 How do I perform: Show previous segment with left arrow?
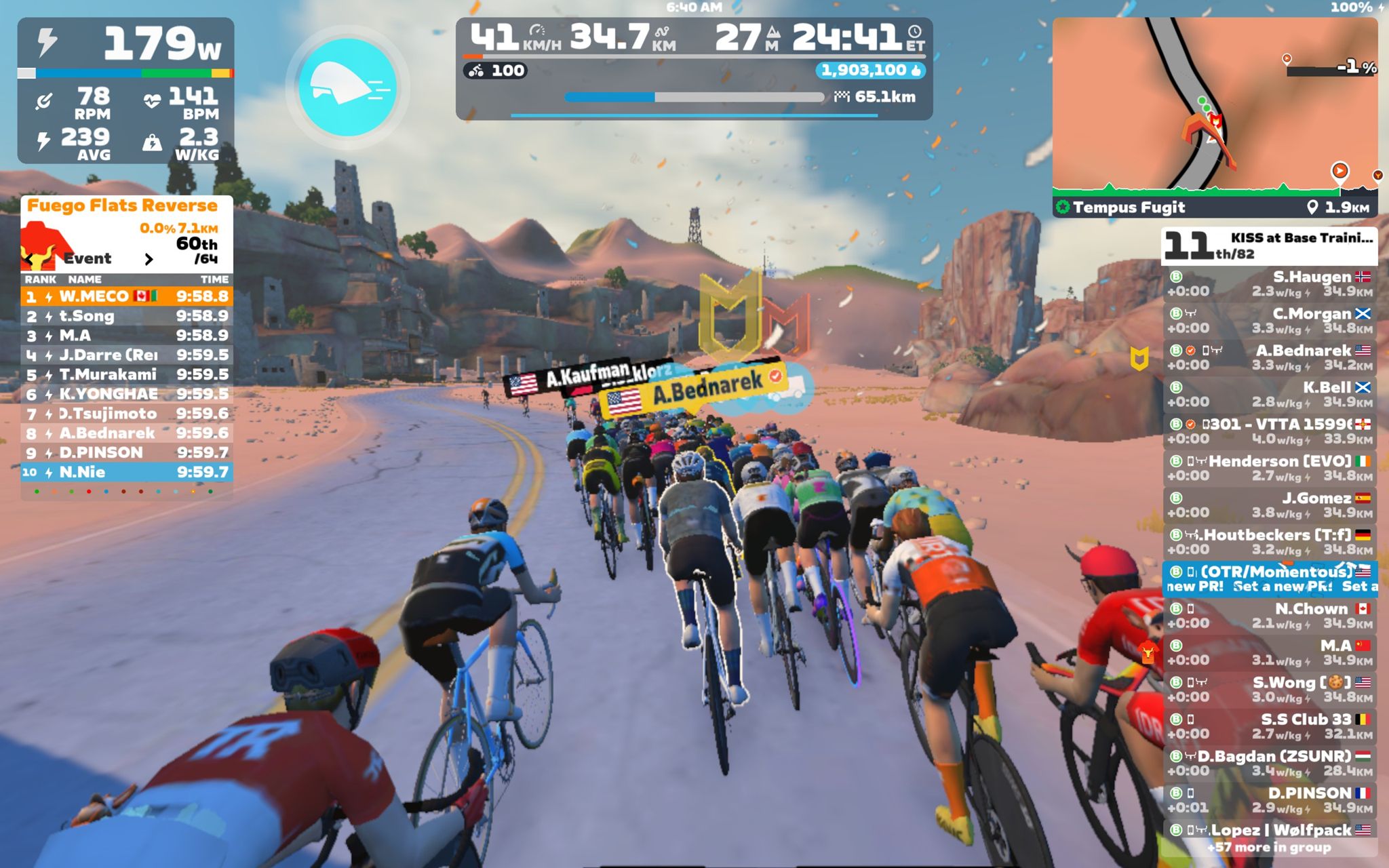(x=28, y=259)
